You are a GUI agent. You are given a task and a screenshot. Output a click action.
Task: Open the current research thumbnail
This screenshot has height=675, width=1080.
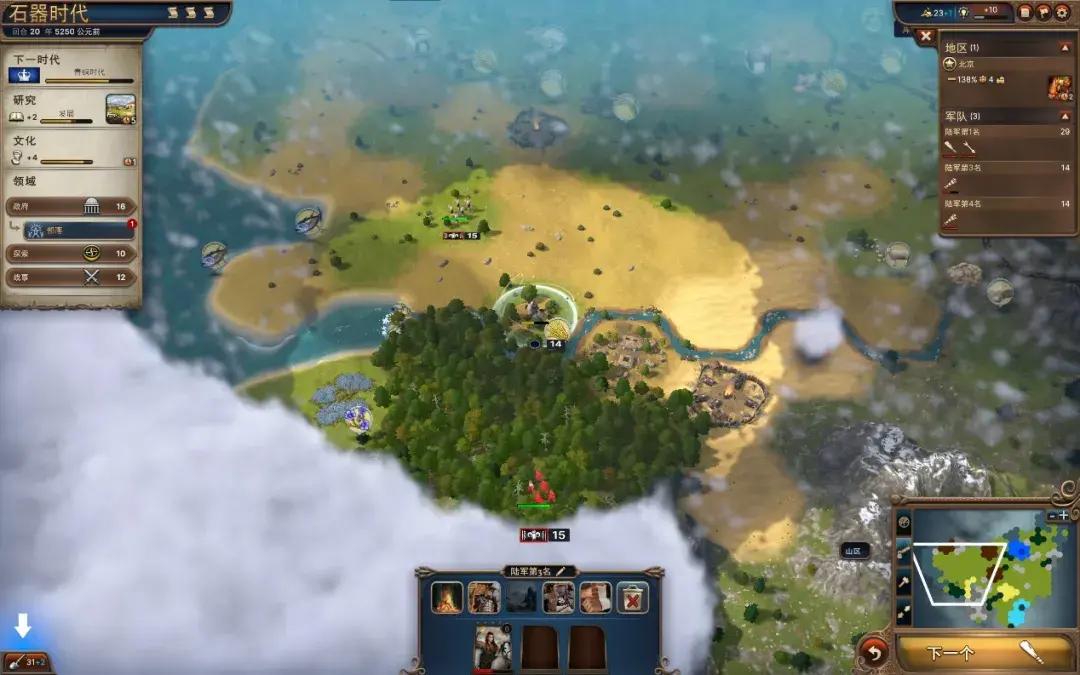[120, 109]
